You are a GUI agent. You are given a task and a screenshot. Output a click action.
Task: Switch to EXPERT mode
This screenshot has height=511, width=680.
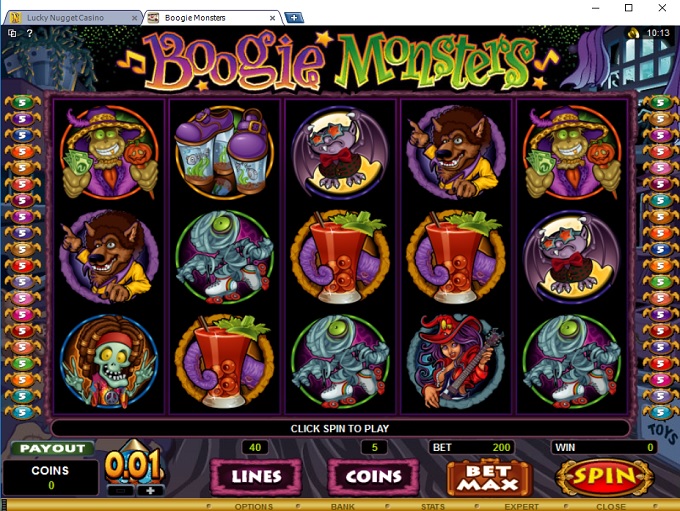(522, 506)
